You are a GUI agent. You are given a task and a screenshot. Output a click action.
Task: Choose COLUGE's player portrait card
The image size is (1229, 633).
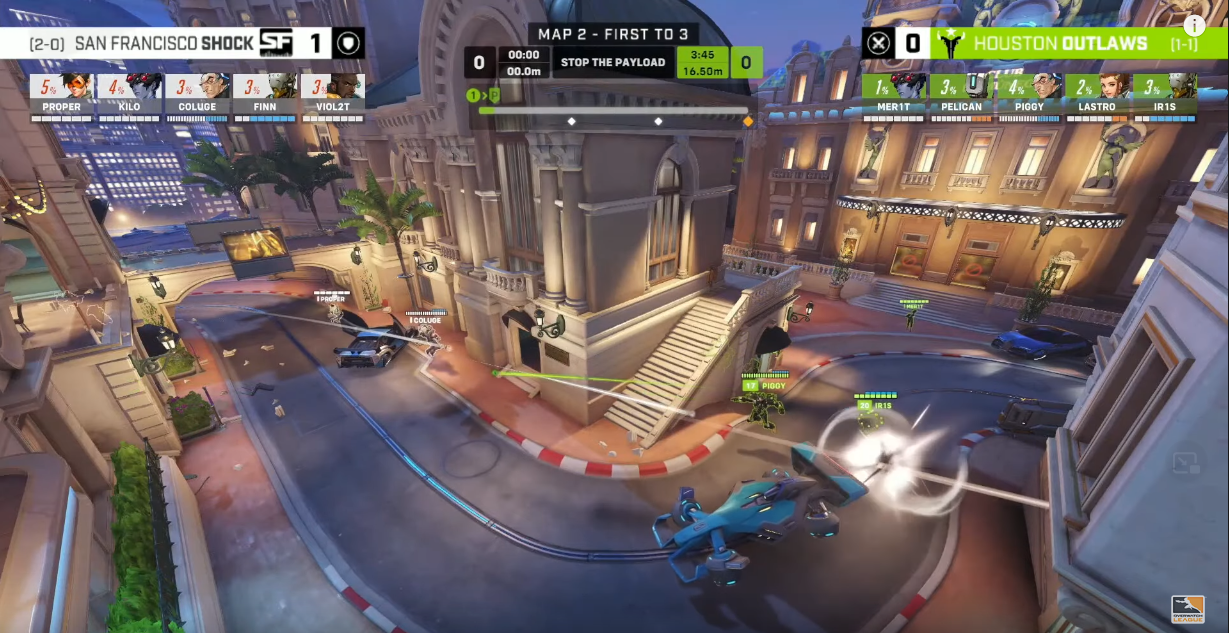(x=198, y=97)
